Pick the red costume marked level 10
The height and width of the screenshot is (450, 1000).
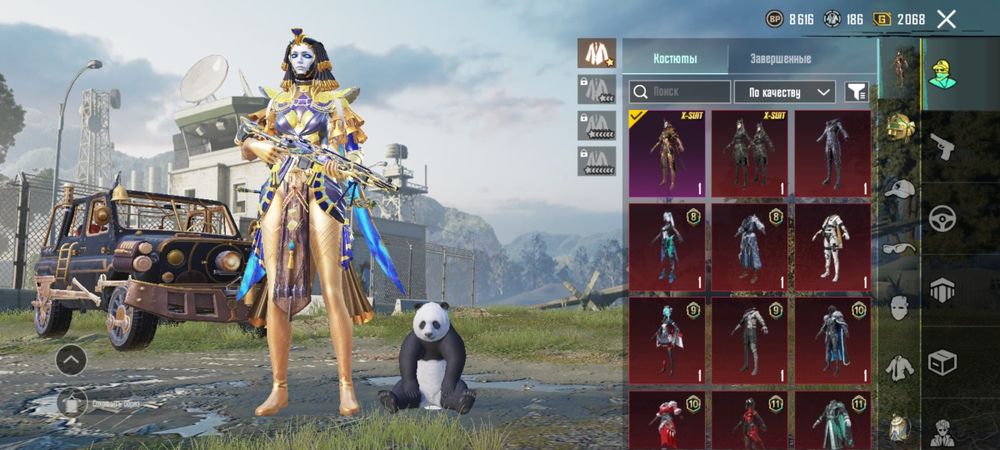666,420
